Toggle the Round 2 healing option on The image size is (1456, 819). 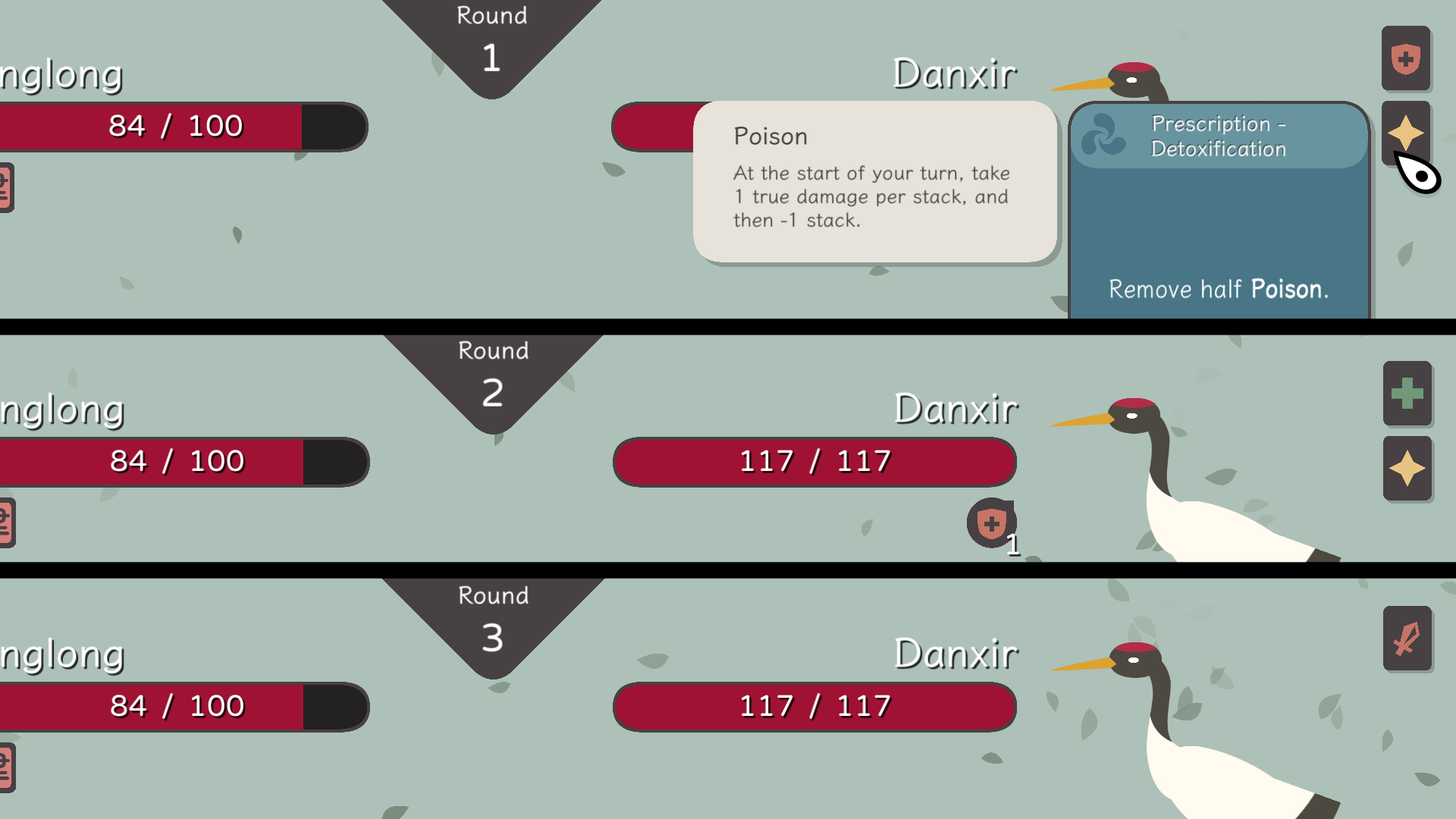1407,394
